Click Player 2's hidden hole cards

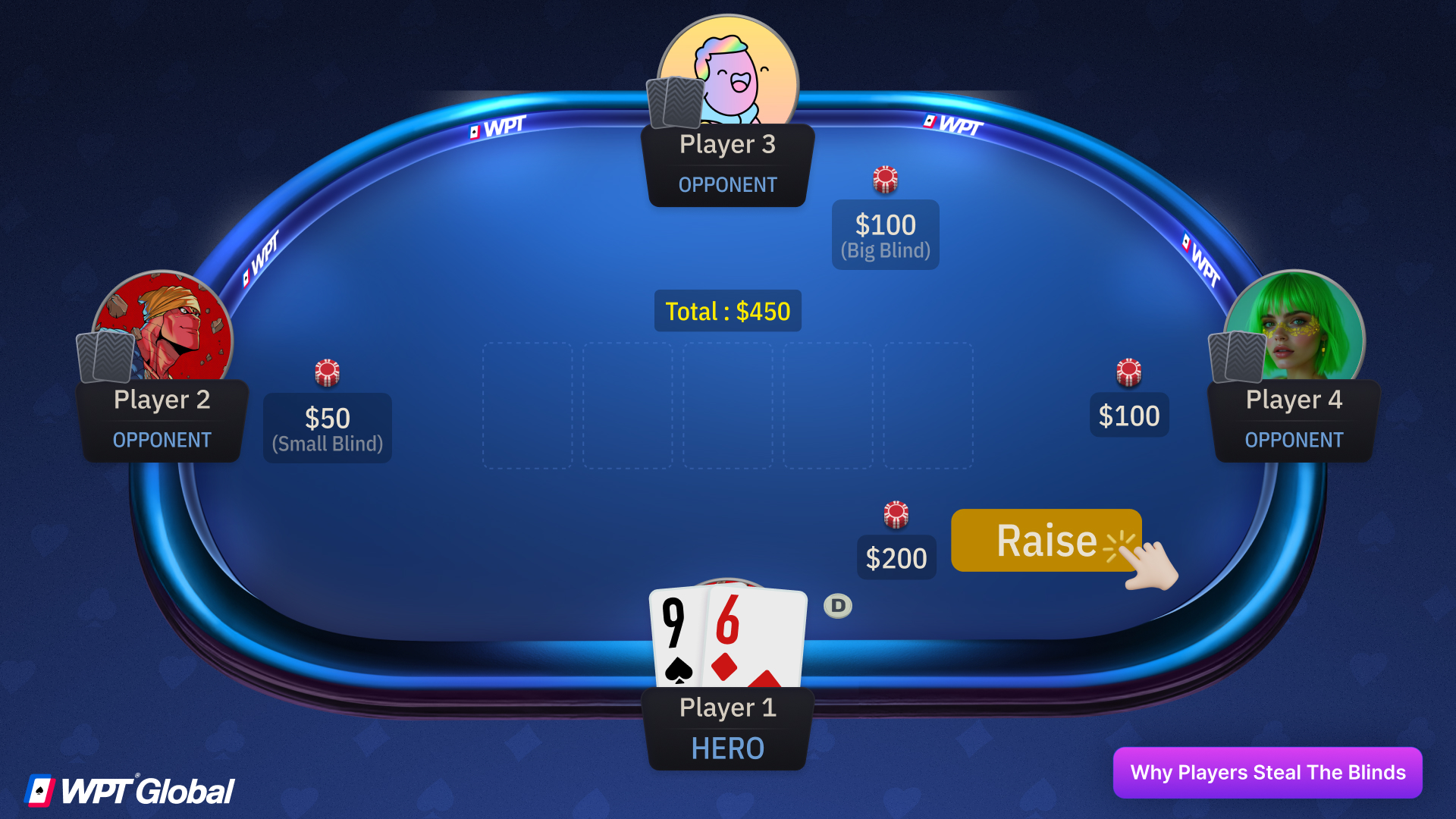(104, 356)
